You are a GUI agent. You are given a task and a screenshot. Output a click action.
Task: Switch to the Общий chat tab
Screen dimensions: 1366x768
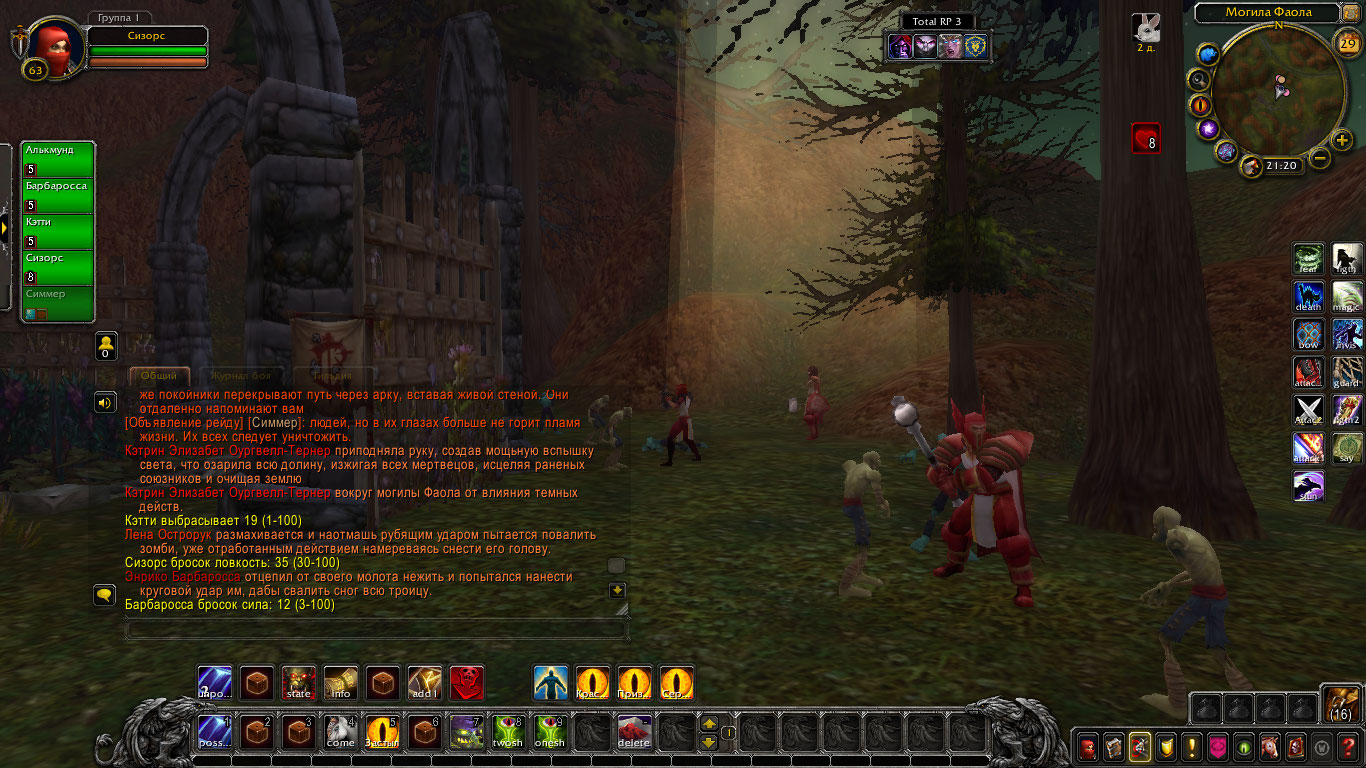coord(159,376)
